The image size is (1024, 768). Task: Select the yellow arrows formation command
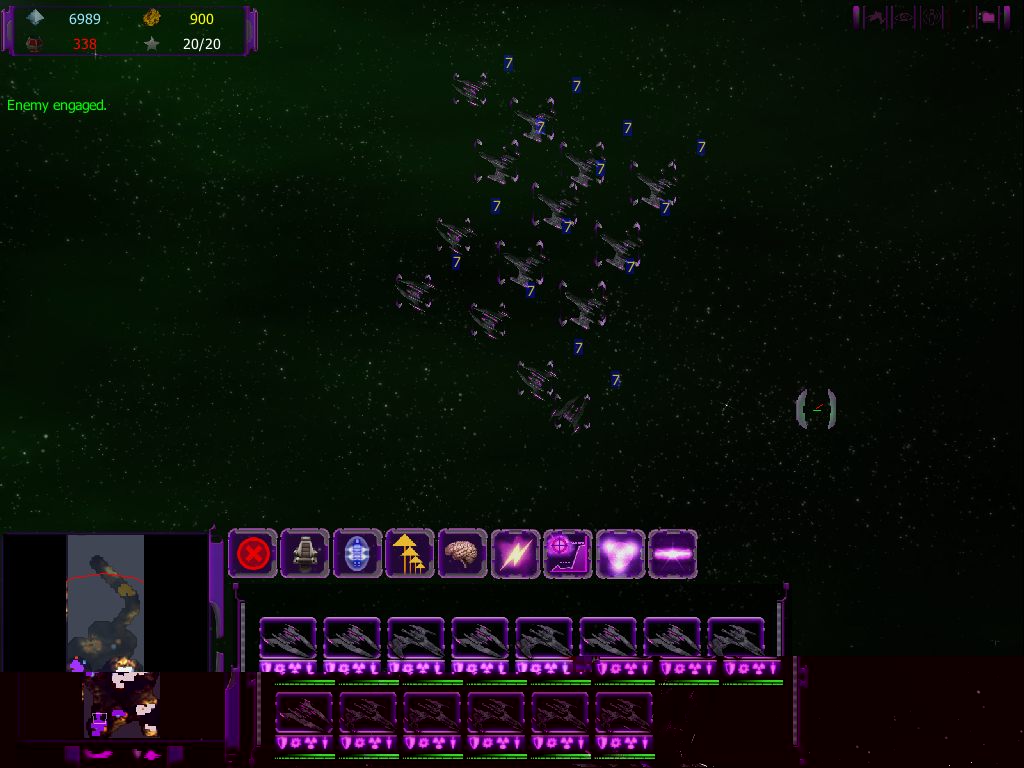(410, 553)
